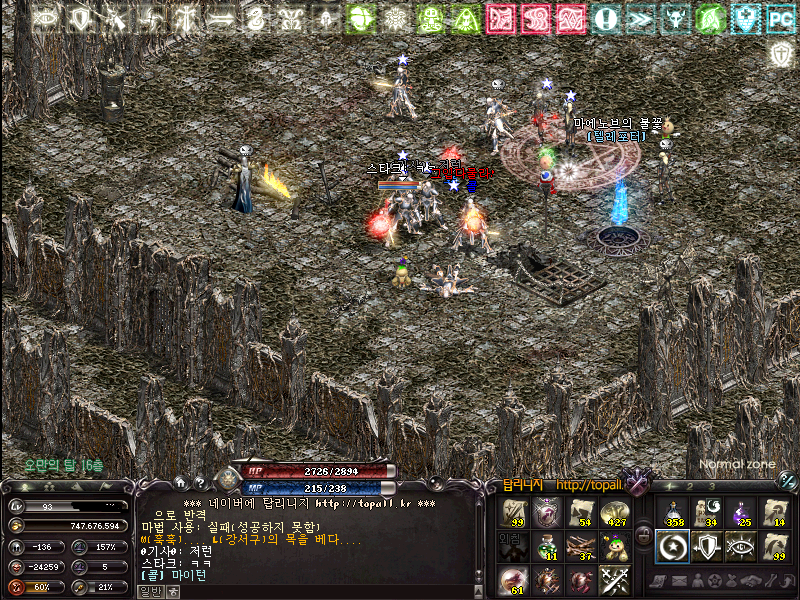The image size is (800, 600).
Task: Click the PC buff icon
Action: pyautogui.click(x=780, y=18)
